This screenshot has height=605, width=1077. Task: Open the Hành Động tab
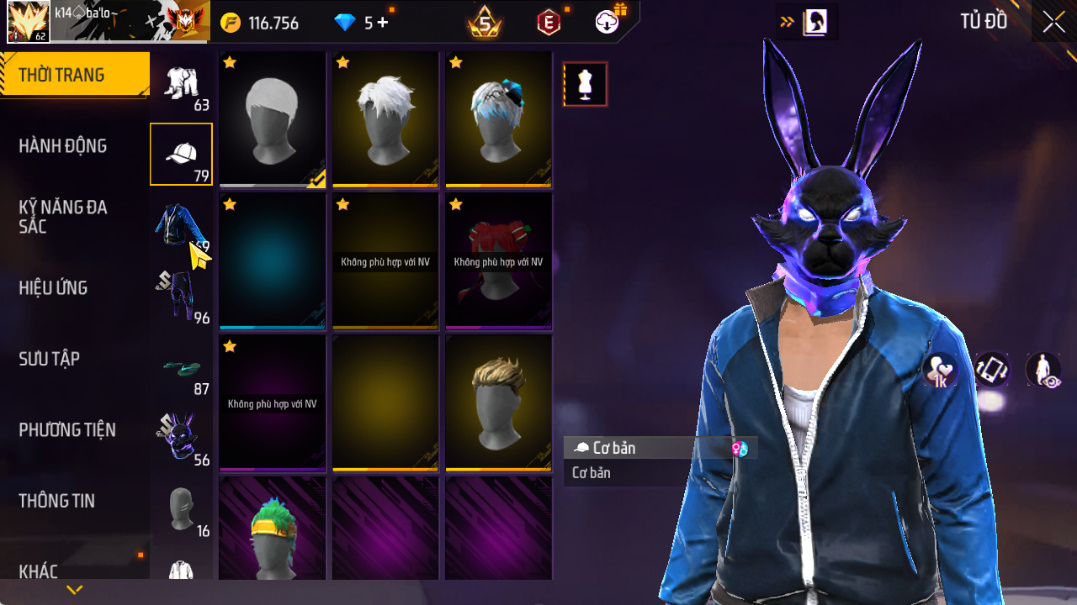pyautogui.click(x=62, y=146)
